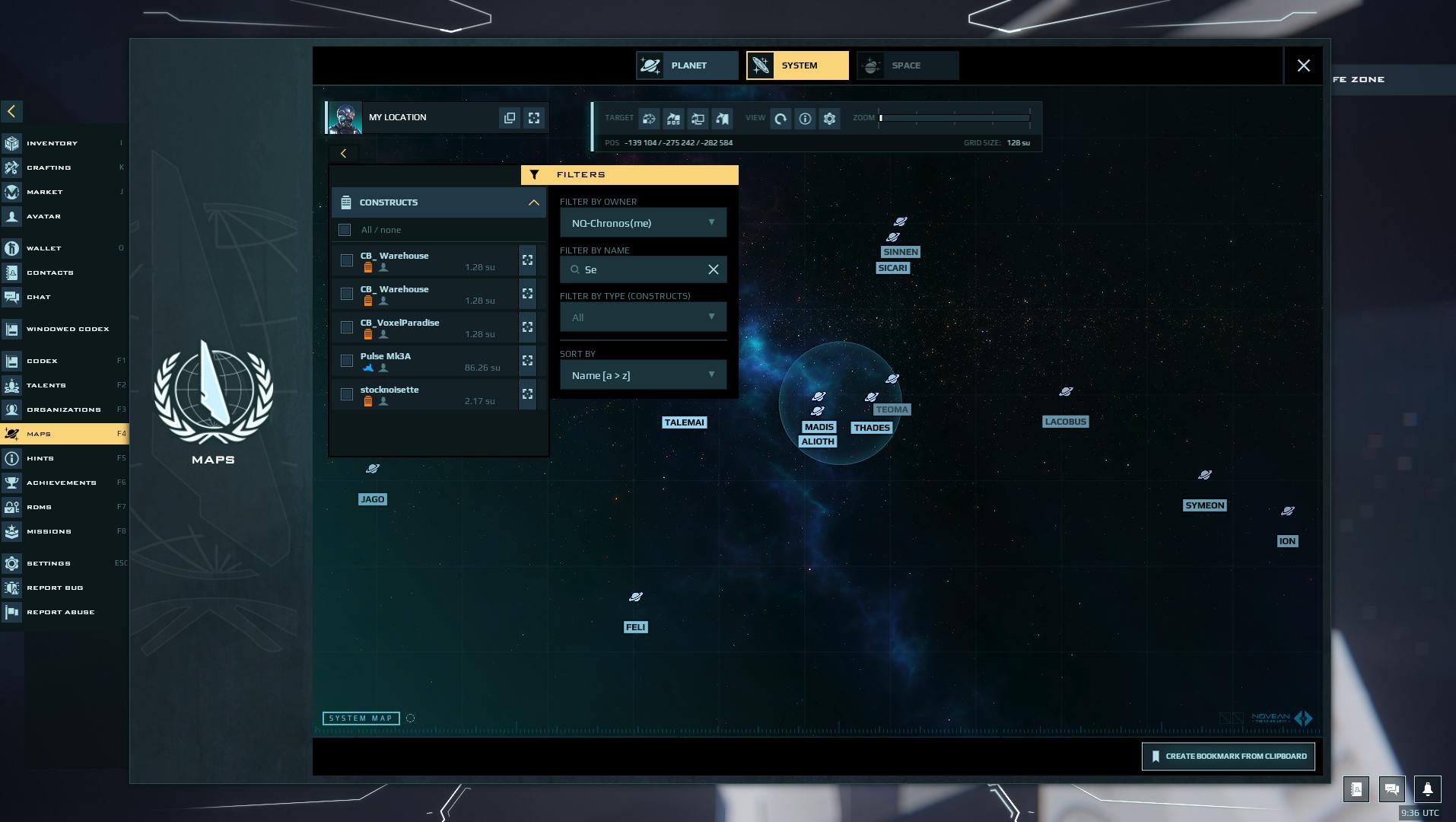Screen dimensions: 1456x822
Task: Clear the name filter with the X button
Action: click(713, 269)
